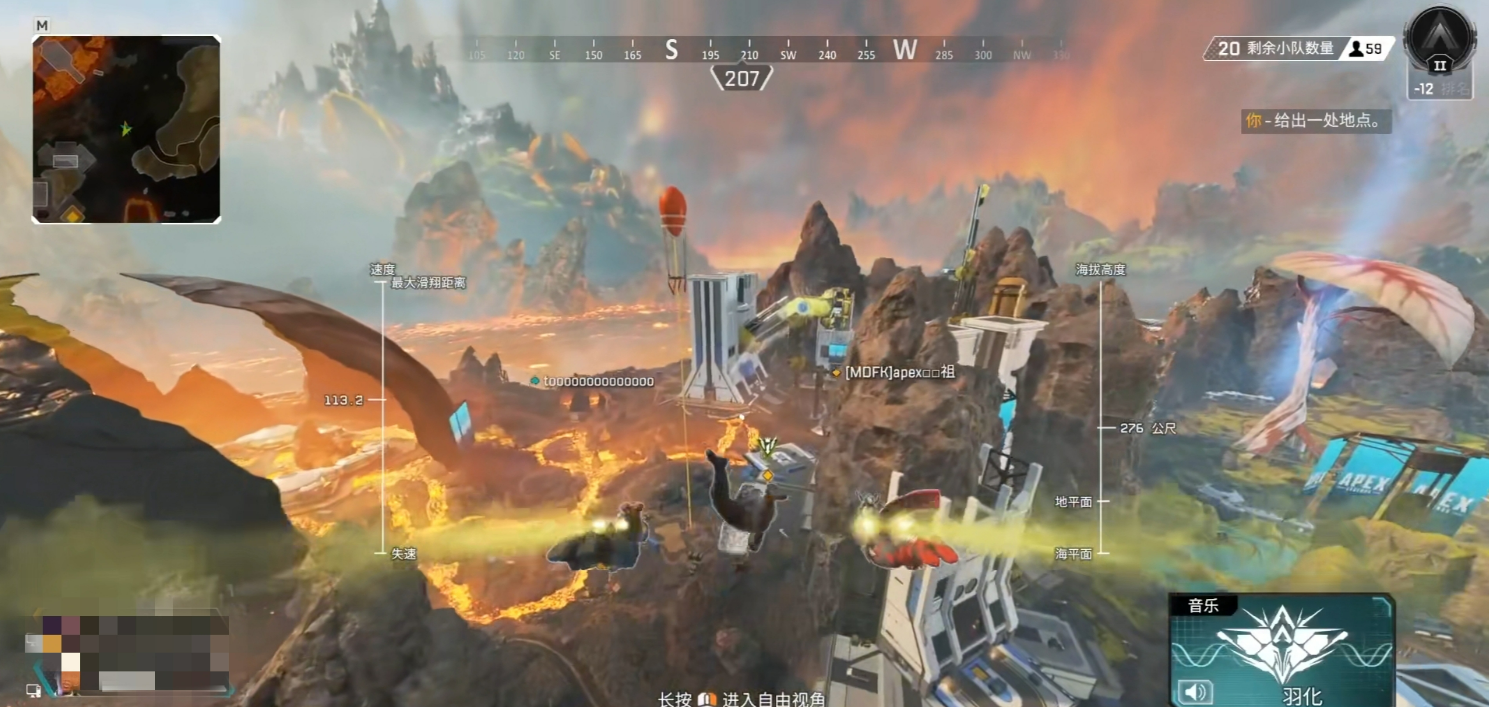1489x707 pixels.
Task: Click the PC platform icon by squad panel
Action: (x=33, y=690)
